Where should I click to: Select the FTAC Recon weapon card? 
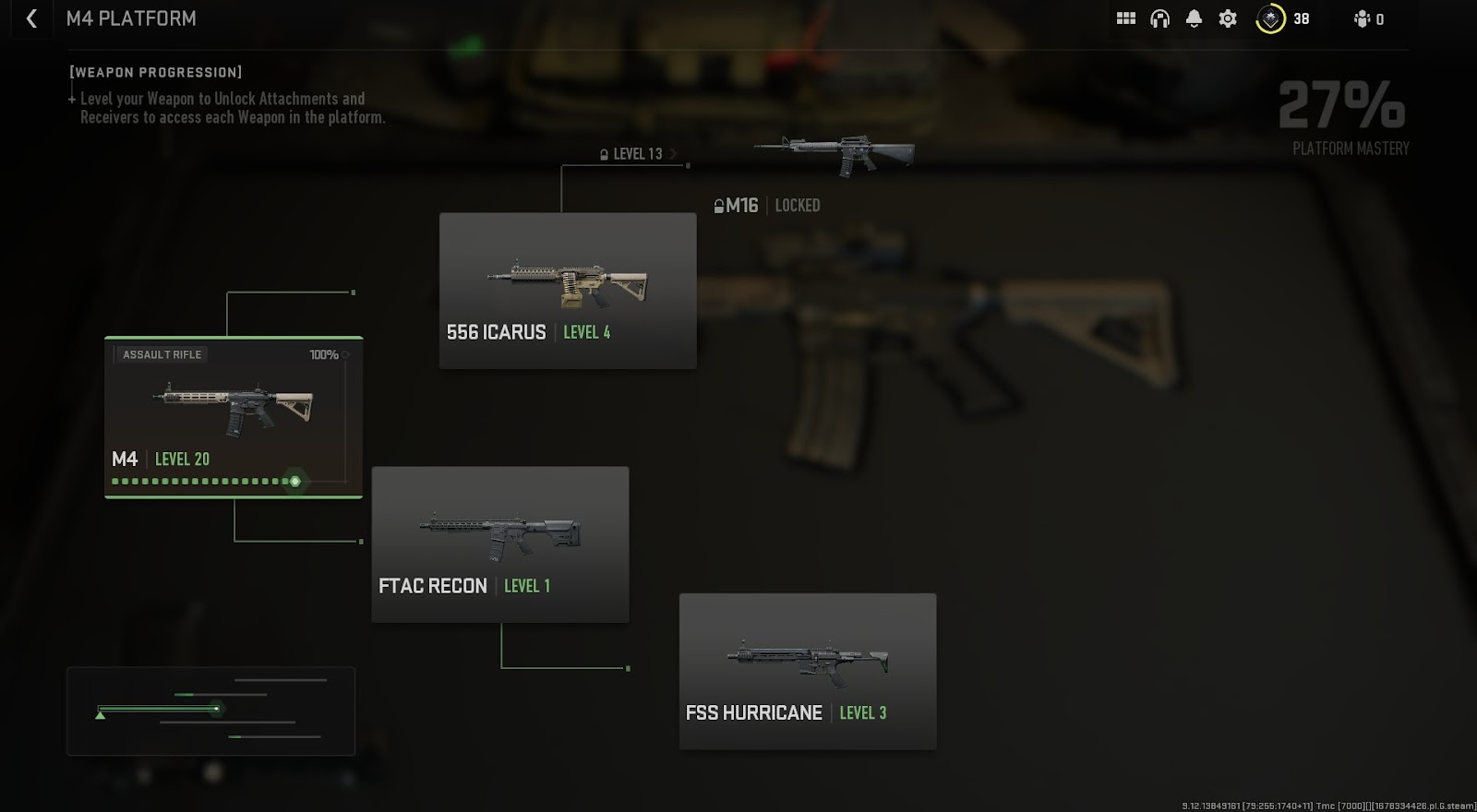pos(500,544)
